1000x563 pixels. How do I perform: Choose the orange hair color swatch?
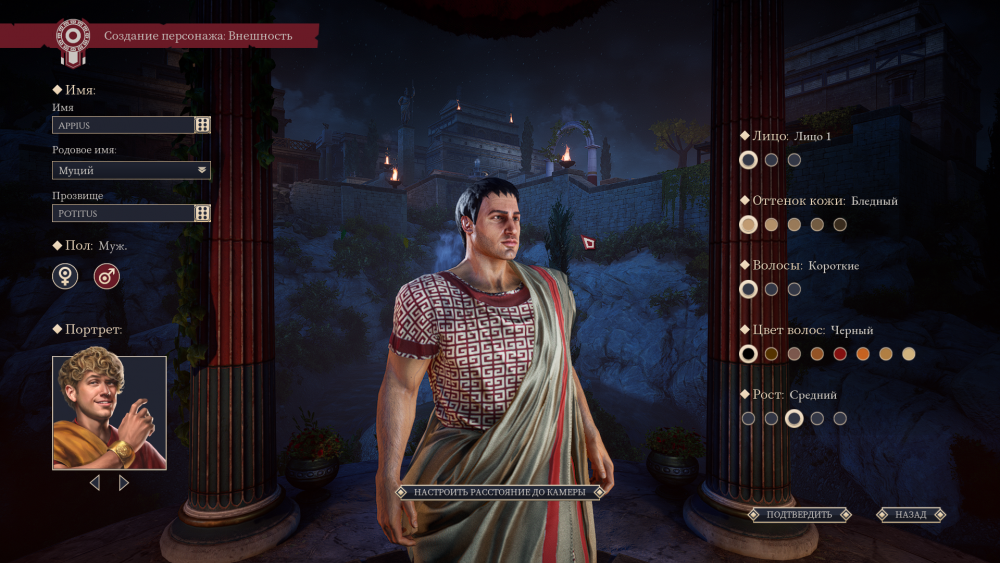pyautogui.click(x=863, y=354)
